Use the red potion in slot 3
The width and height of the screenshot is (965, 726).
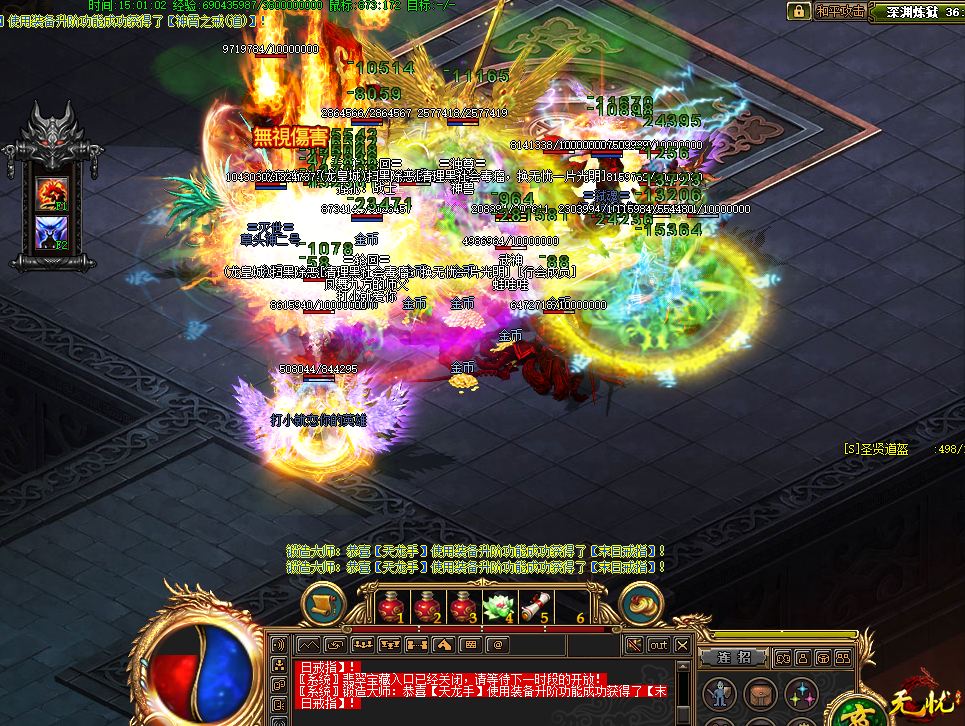[465, 607]
